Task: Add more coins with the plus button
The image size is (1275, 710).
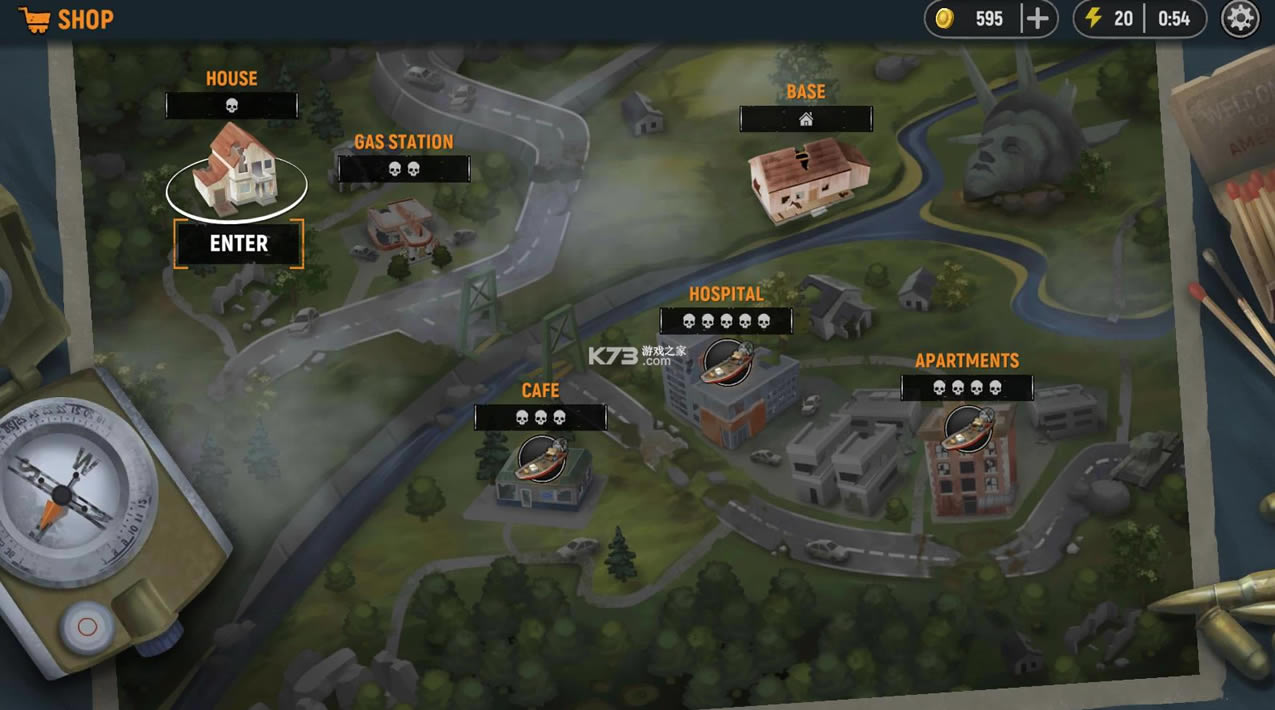Action: pos(1038,19)
